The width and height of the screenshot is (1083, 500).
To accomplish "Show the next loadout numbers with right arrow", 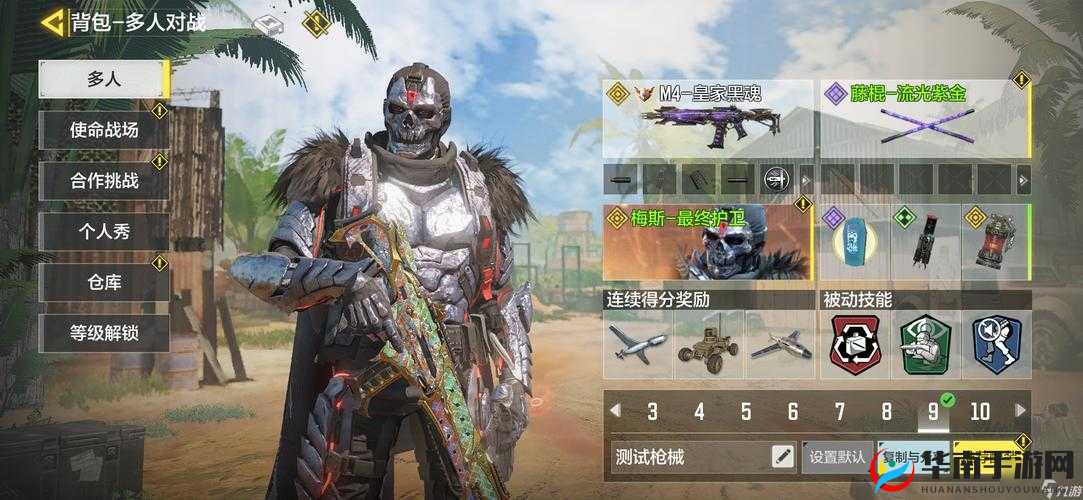I will point(1020,411).
